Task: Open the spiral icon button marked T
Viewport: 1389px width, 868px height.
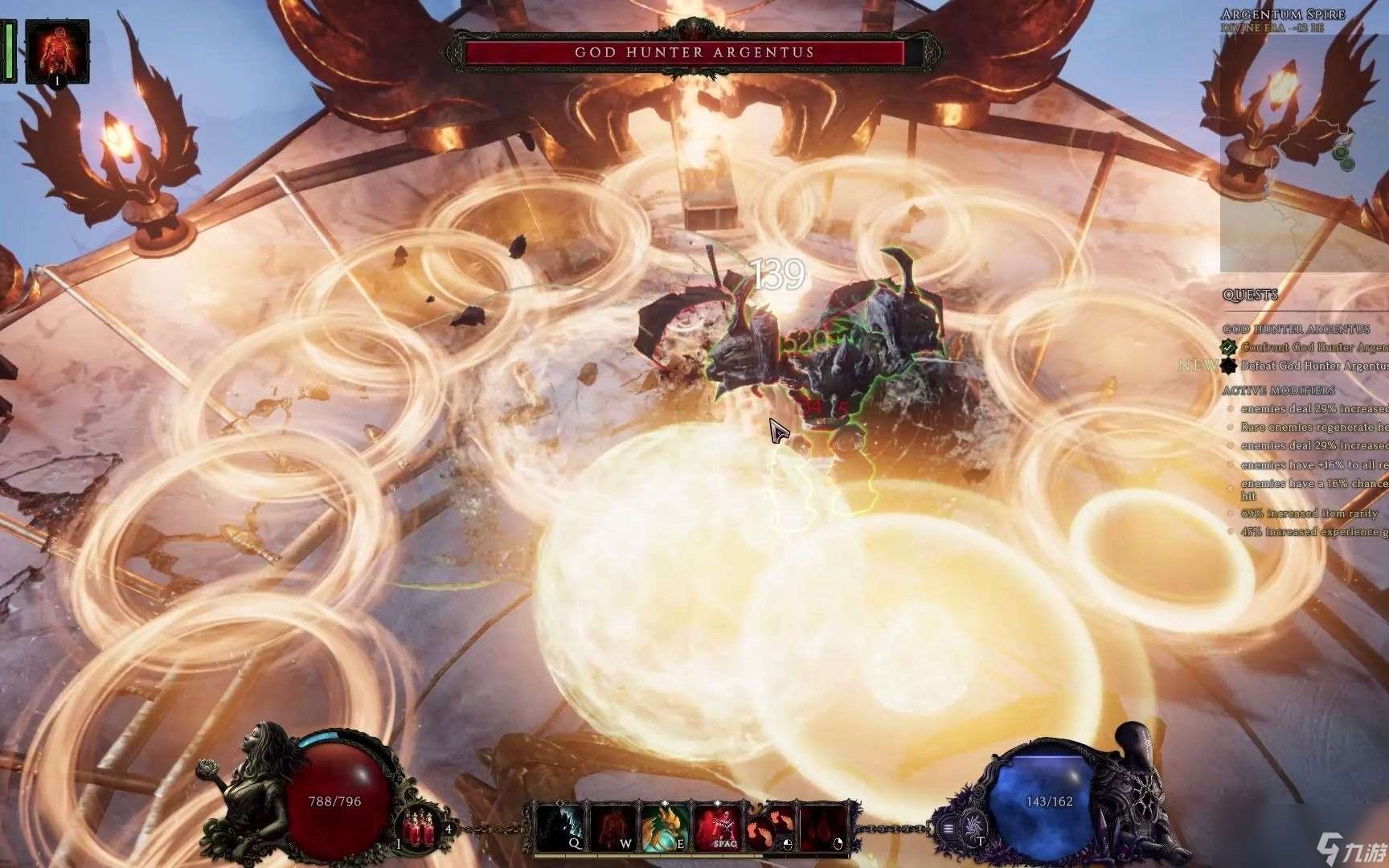Action: click(975, 826)
